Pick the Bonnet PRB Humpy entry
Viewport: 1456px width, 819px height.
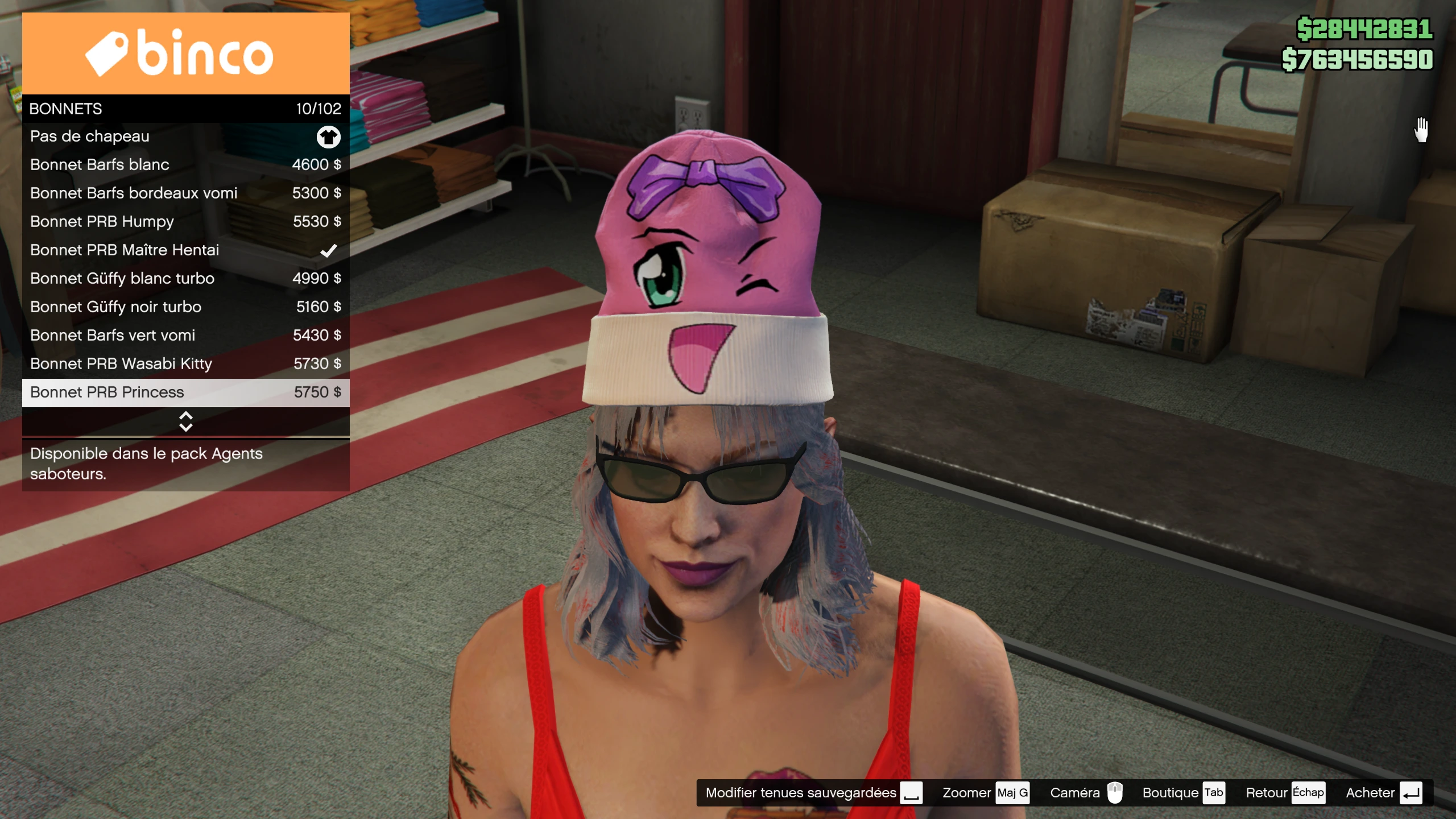(x=185, y=222)
